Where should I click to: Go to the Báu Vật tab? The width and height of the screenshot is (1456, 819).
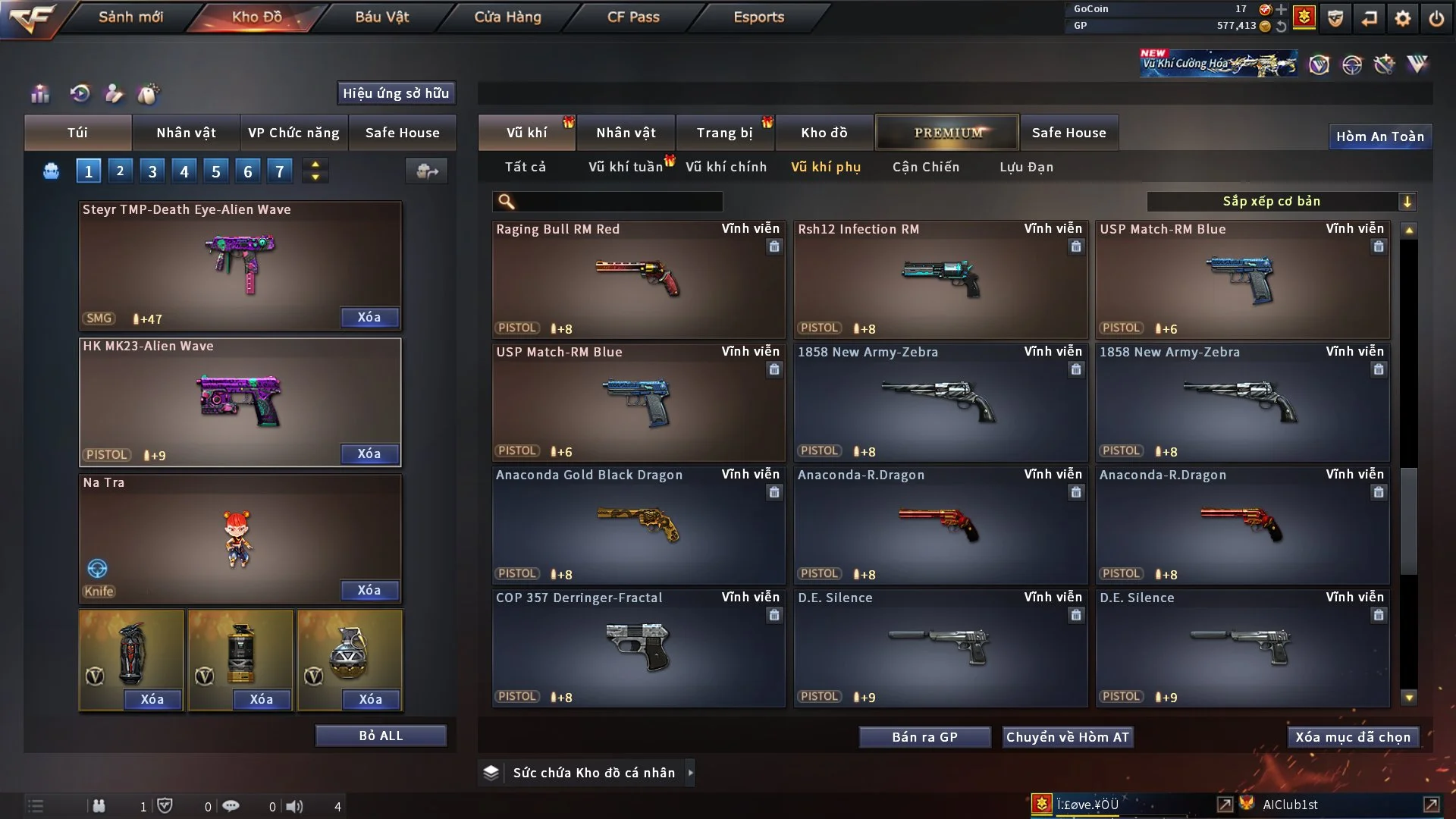click(x=381, y=17)
